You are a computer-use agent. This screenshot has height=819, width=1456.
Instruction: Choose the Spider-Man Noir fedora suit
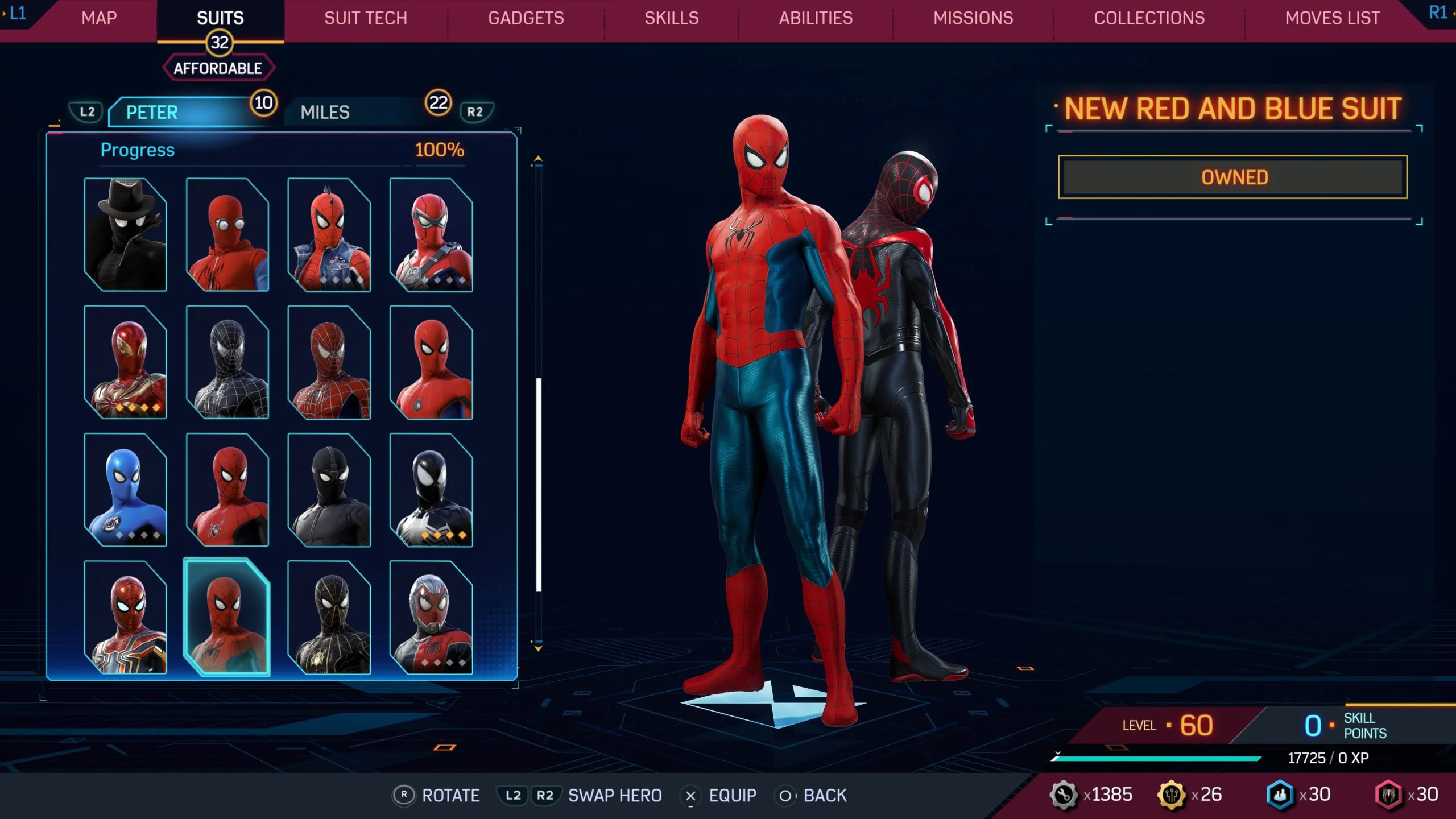click(125, 234)
